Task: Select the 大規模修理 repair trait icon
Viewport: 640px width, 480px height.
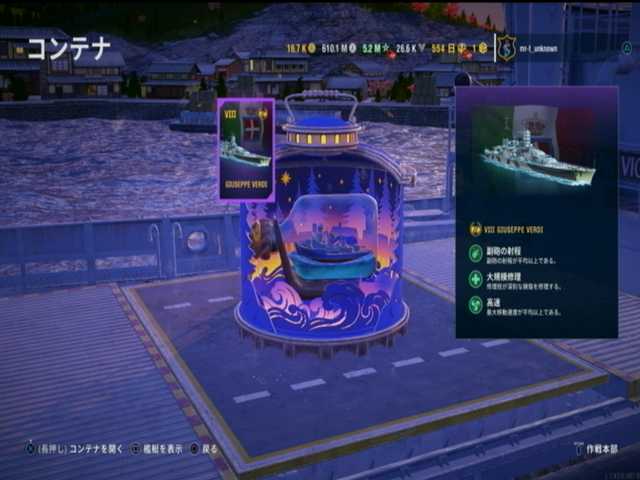Action: point(476,280)
